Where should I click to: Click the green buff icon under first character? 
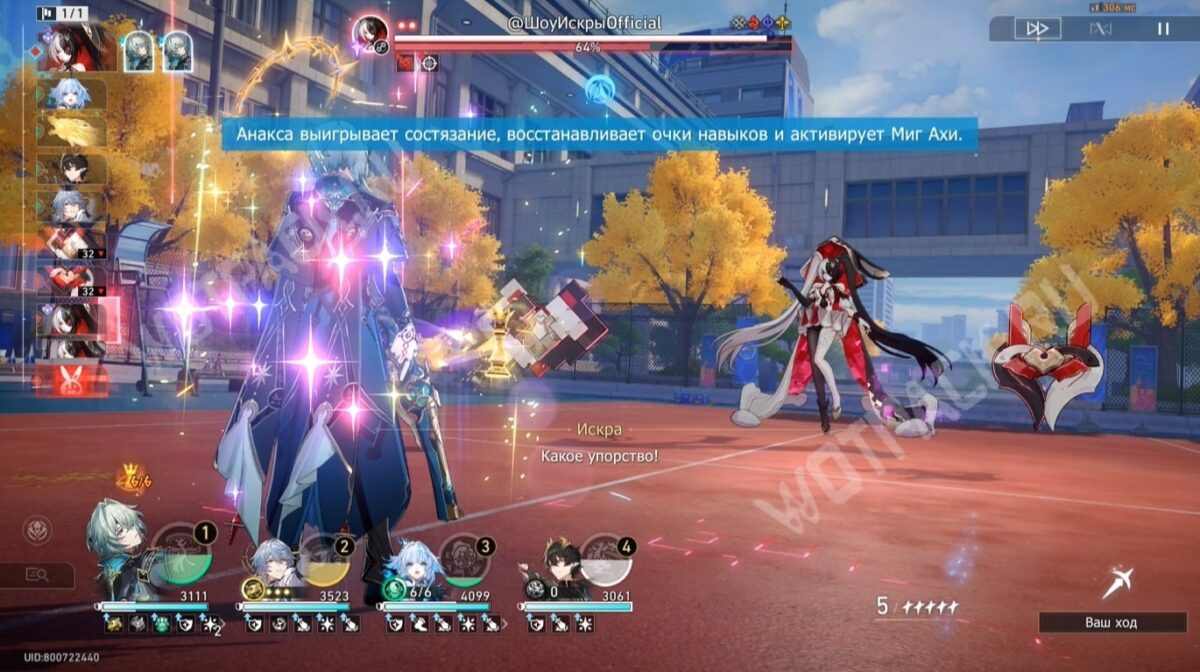(x=161, y=625)
